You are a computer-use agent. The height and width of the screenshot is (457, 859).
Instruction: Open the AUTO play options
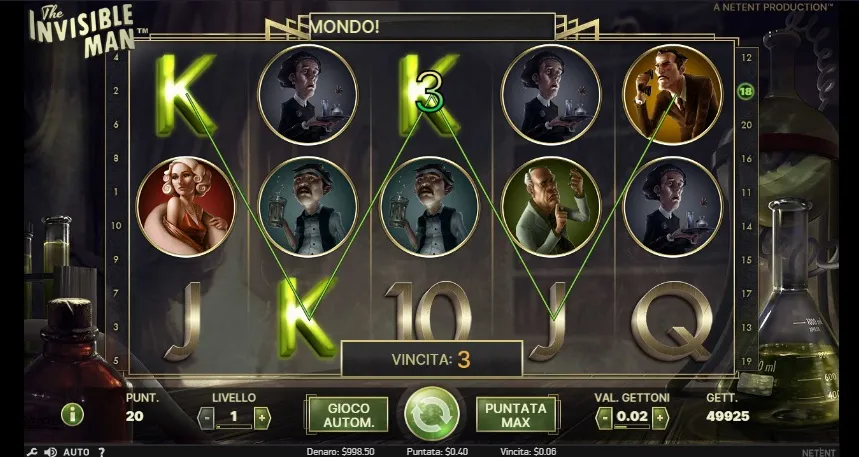point(76,452)
